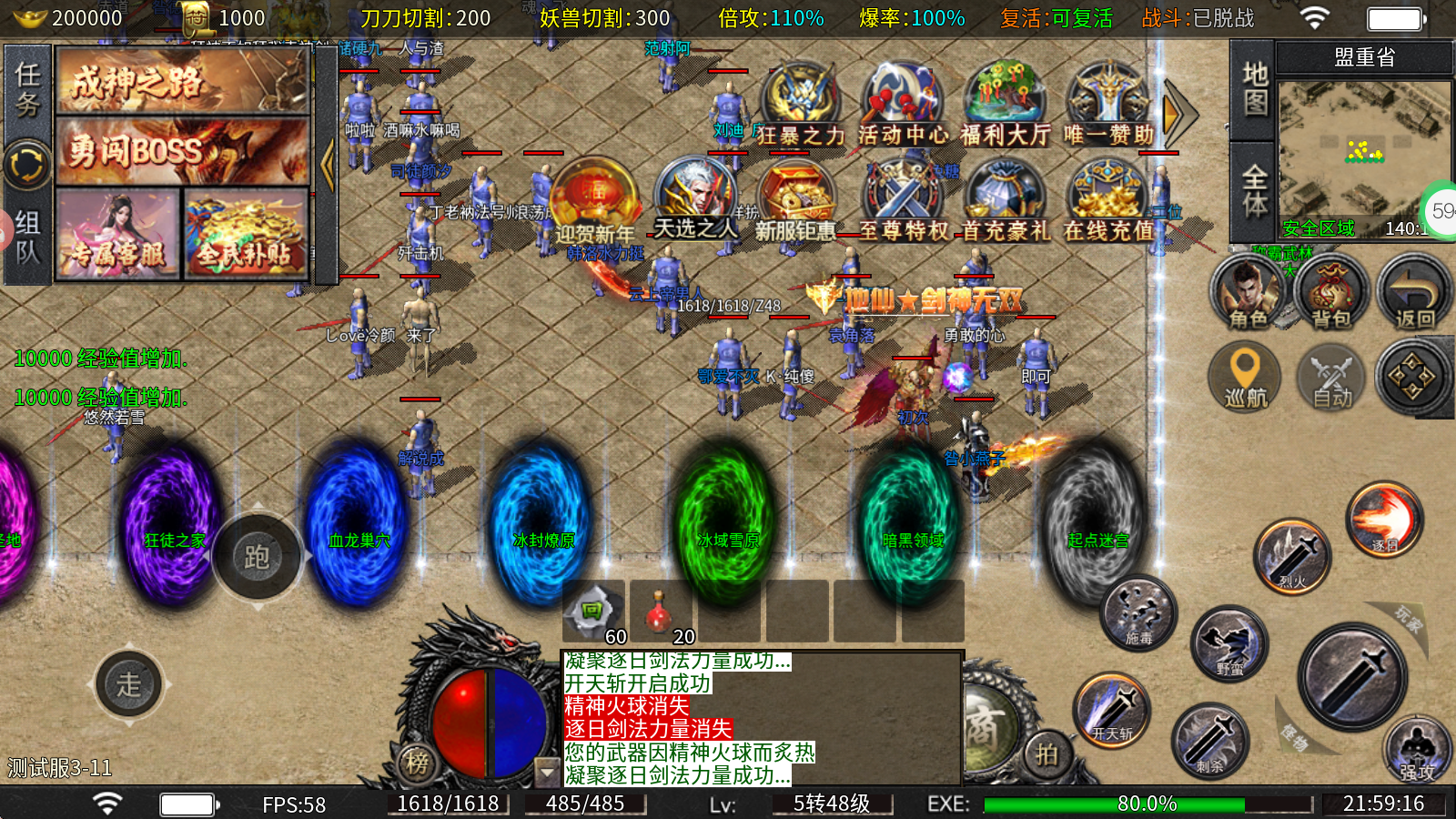Image resolution: width=1456 pixels, height=819 pixels.
Task: Activate 巡航 cruise navigation
Action: pos(1245,375)
